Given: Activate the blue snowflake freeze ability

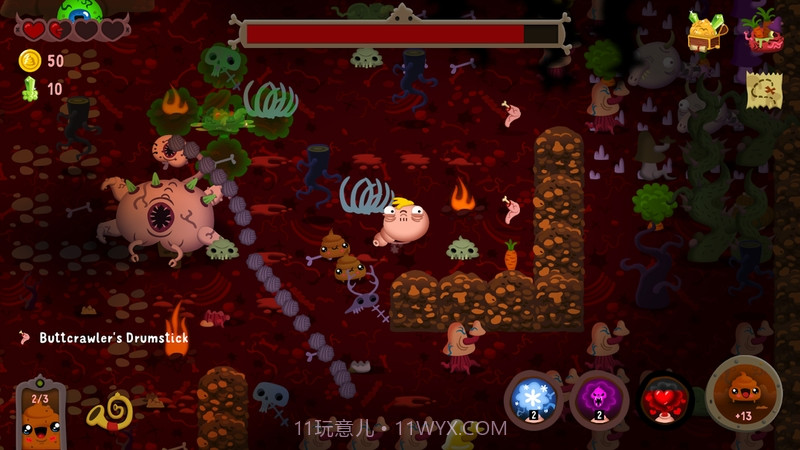Looking at the screenshot, I should point(531,399).
